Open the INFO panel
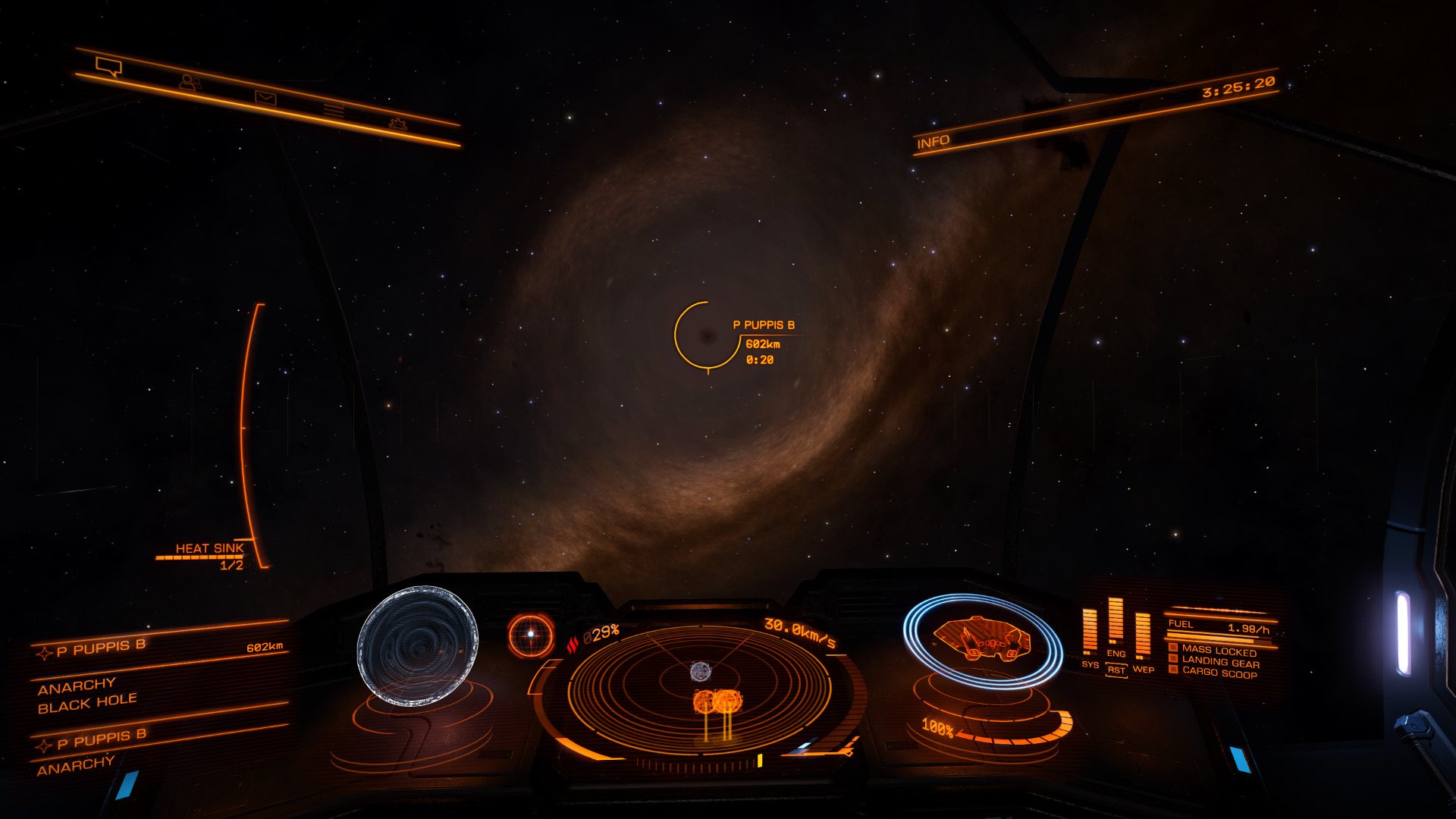The width and height of the screenshot is (1456, 819). click(933, 142)
